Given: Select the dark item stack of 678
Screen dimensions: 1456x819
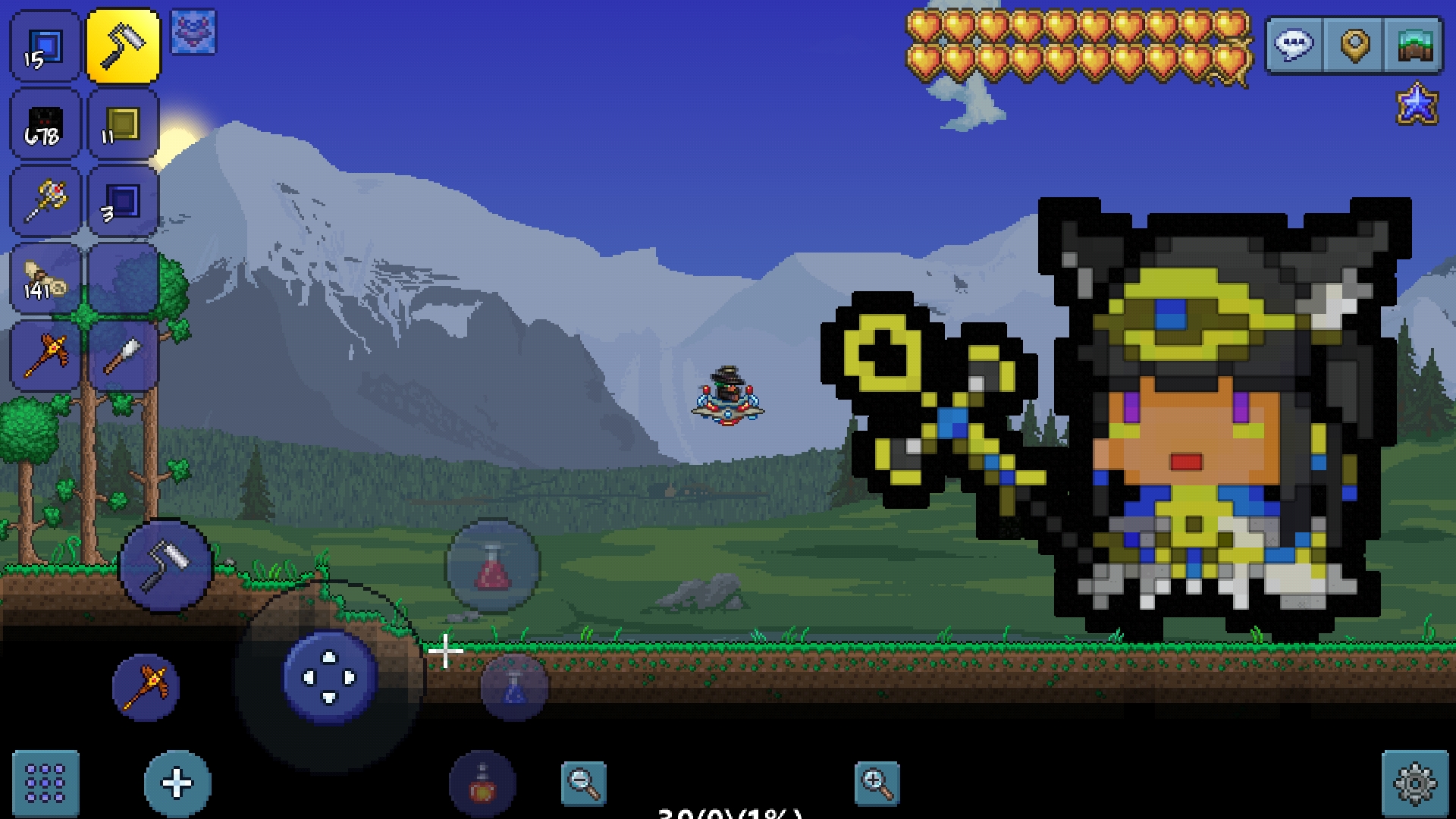Looking at the screenshot, I should tap(45, 125).
